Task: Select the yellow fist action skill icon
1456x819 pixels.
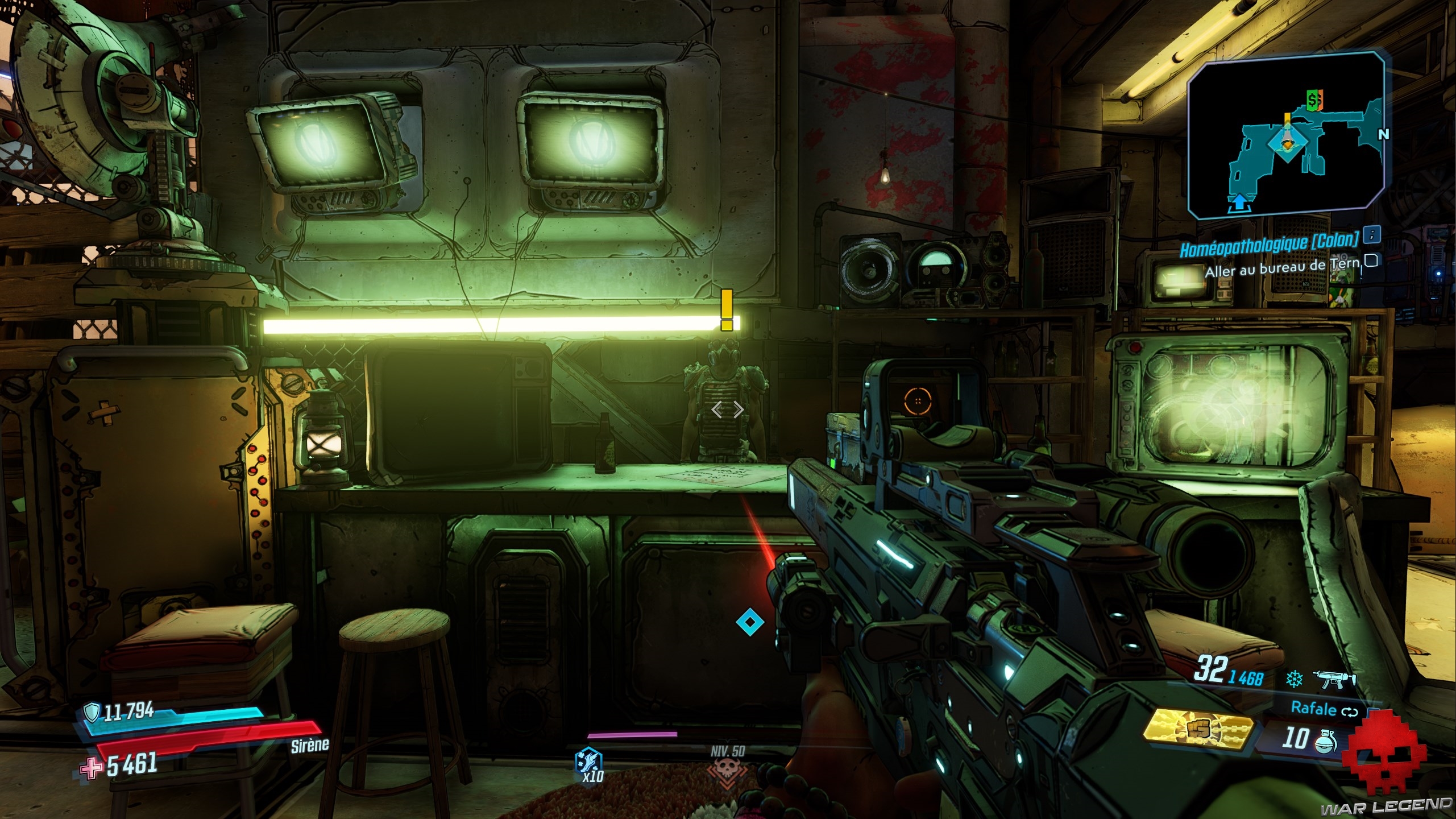Action: (x=1198, y=730)
